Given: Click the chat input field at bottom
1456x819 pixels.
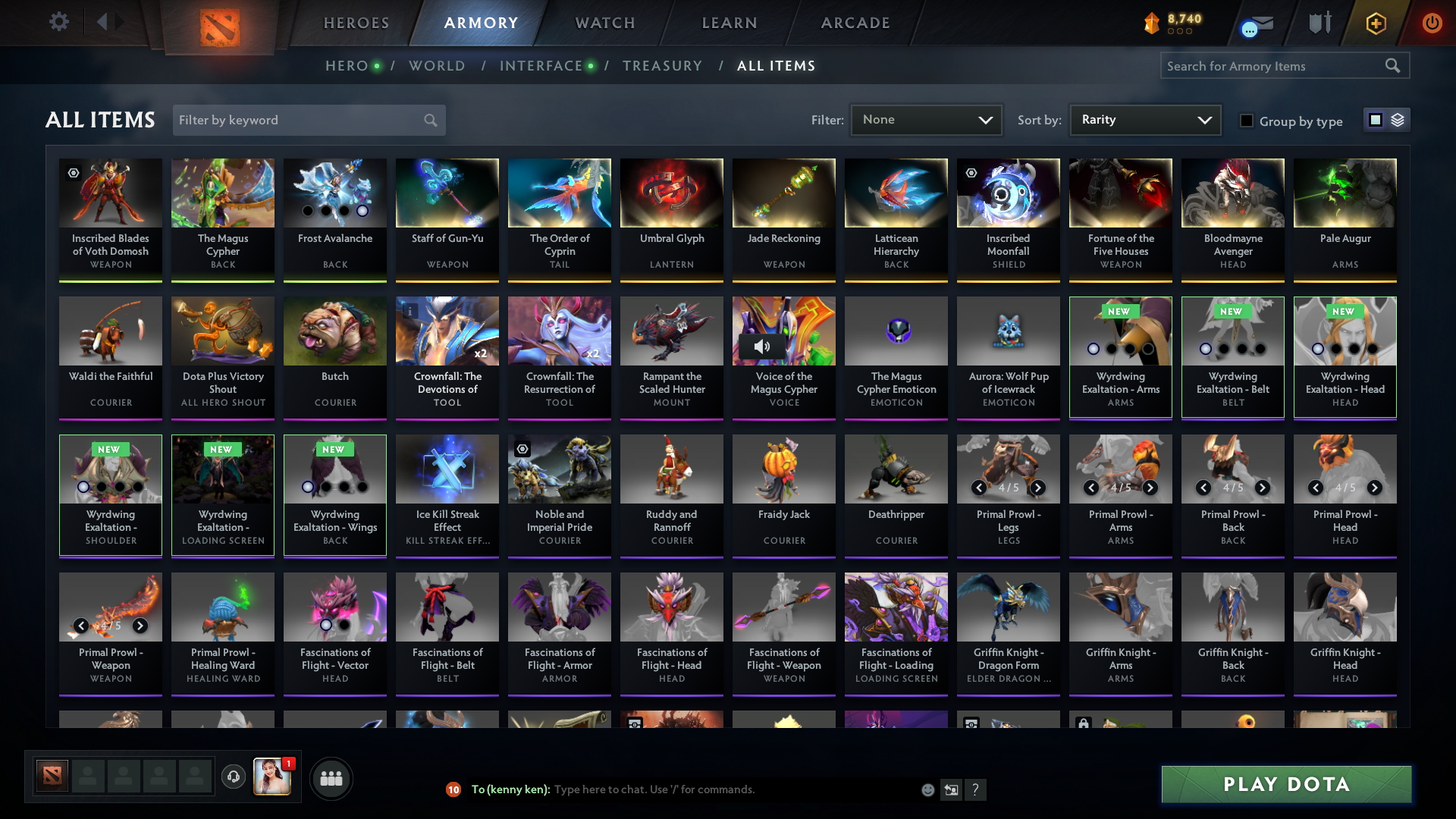Looking at the screenshot, I should click(682, 789).
